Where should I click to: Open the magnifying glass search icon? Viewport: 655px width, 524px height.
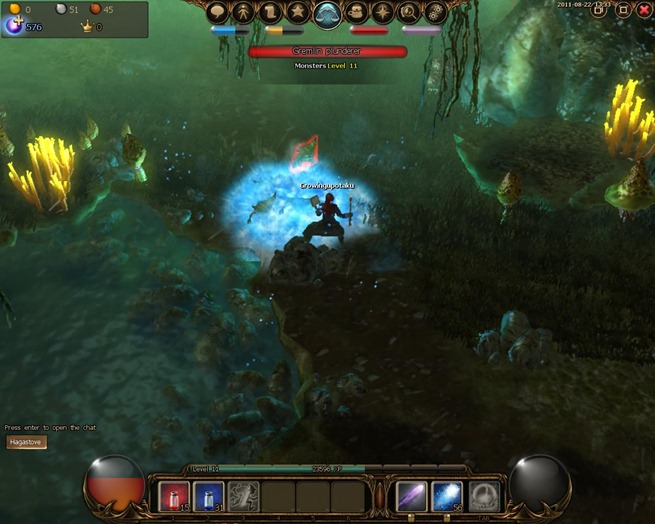click(410, 13)
